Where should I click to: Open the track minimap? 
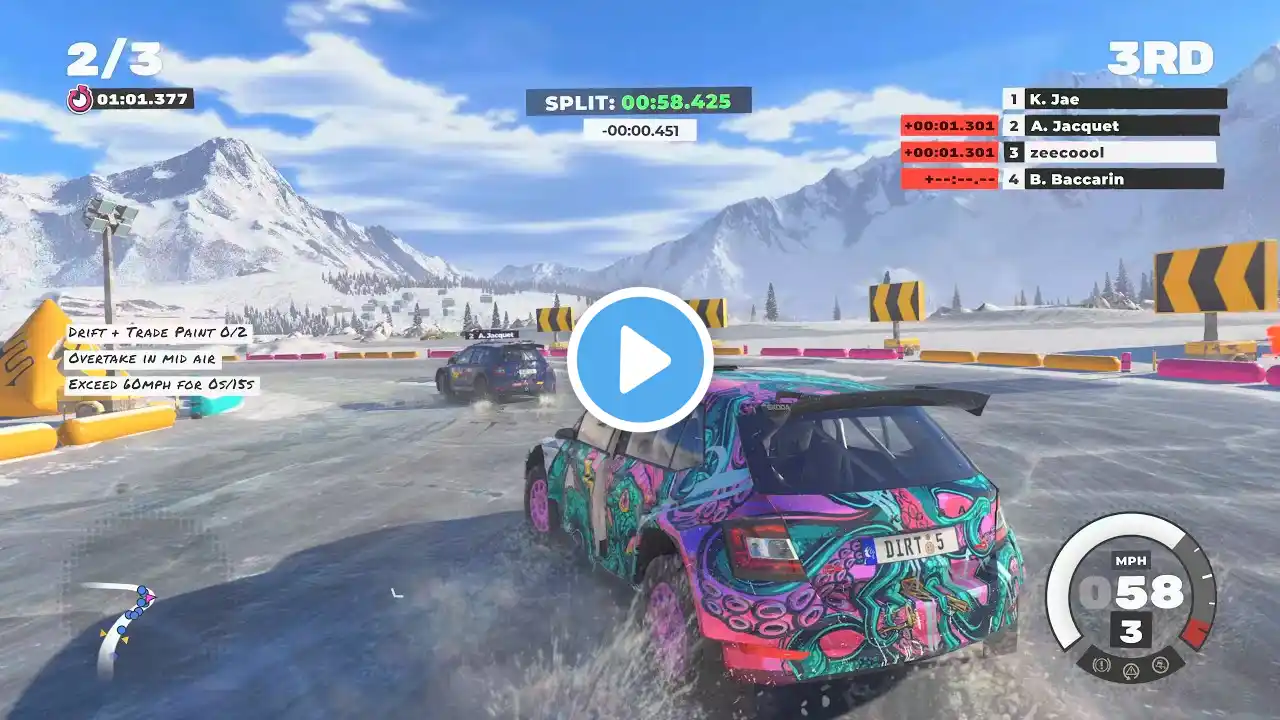(x=122, y=626)
